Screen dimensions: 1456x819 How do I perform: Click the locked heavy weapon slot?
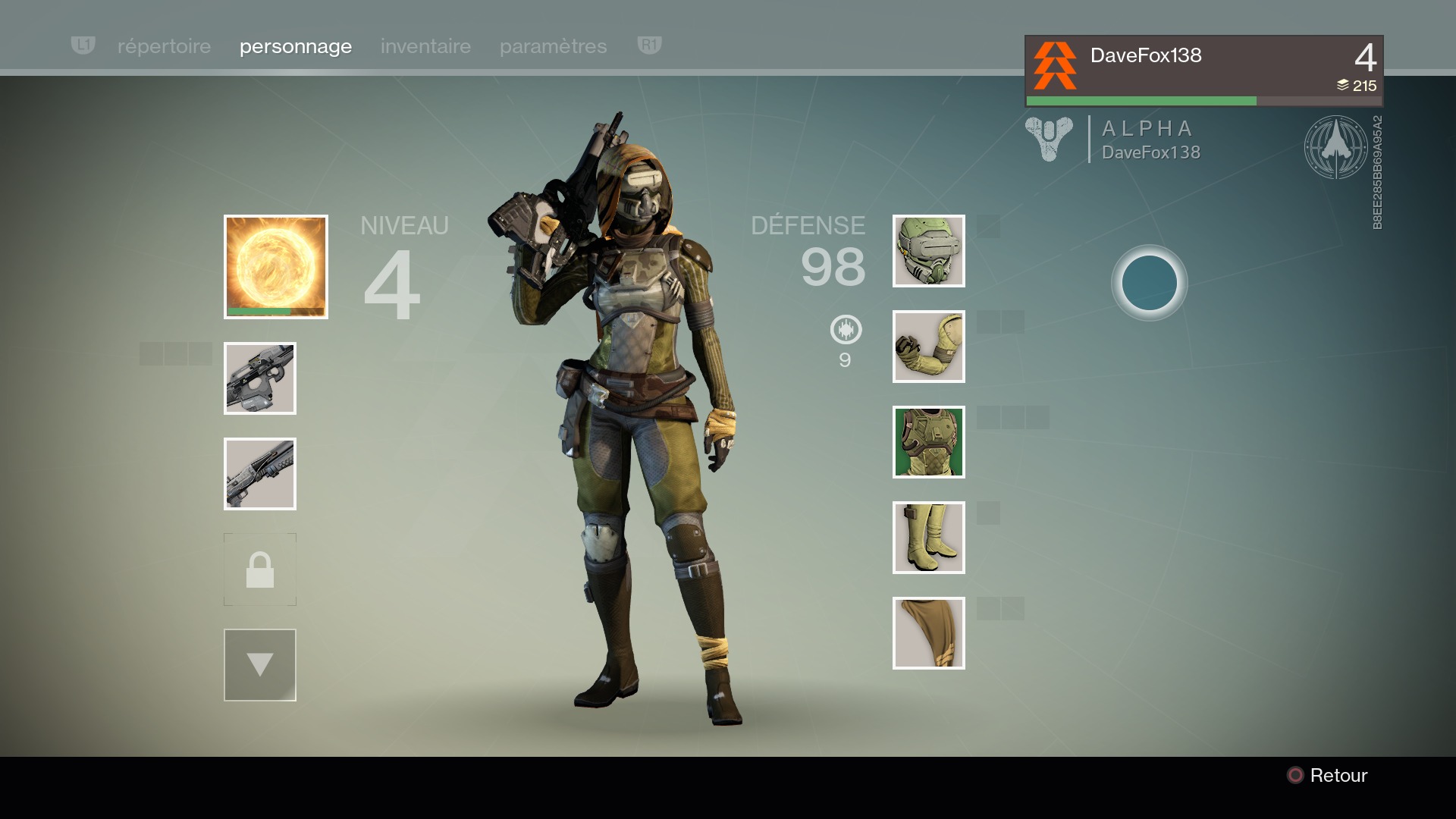point(260,570)
